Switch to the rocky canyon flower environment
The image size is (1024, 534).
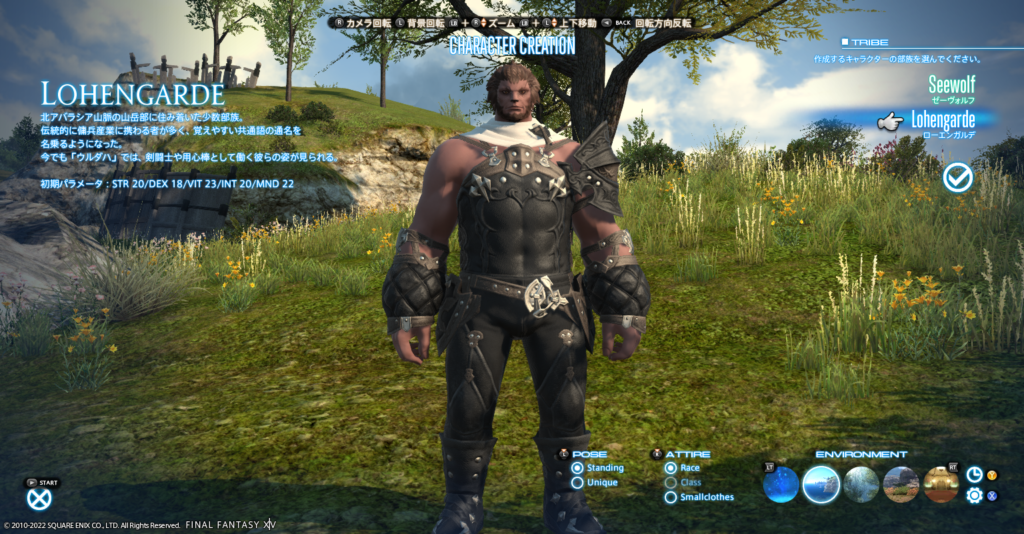pyautogui.click(x=901, y=485)
